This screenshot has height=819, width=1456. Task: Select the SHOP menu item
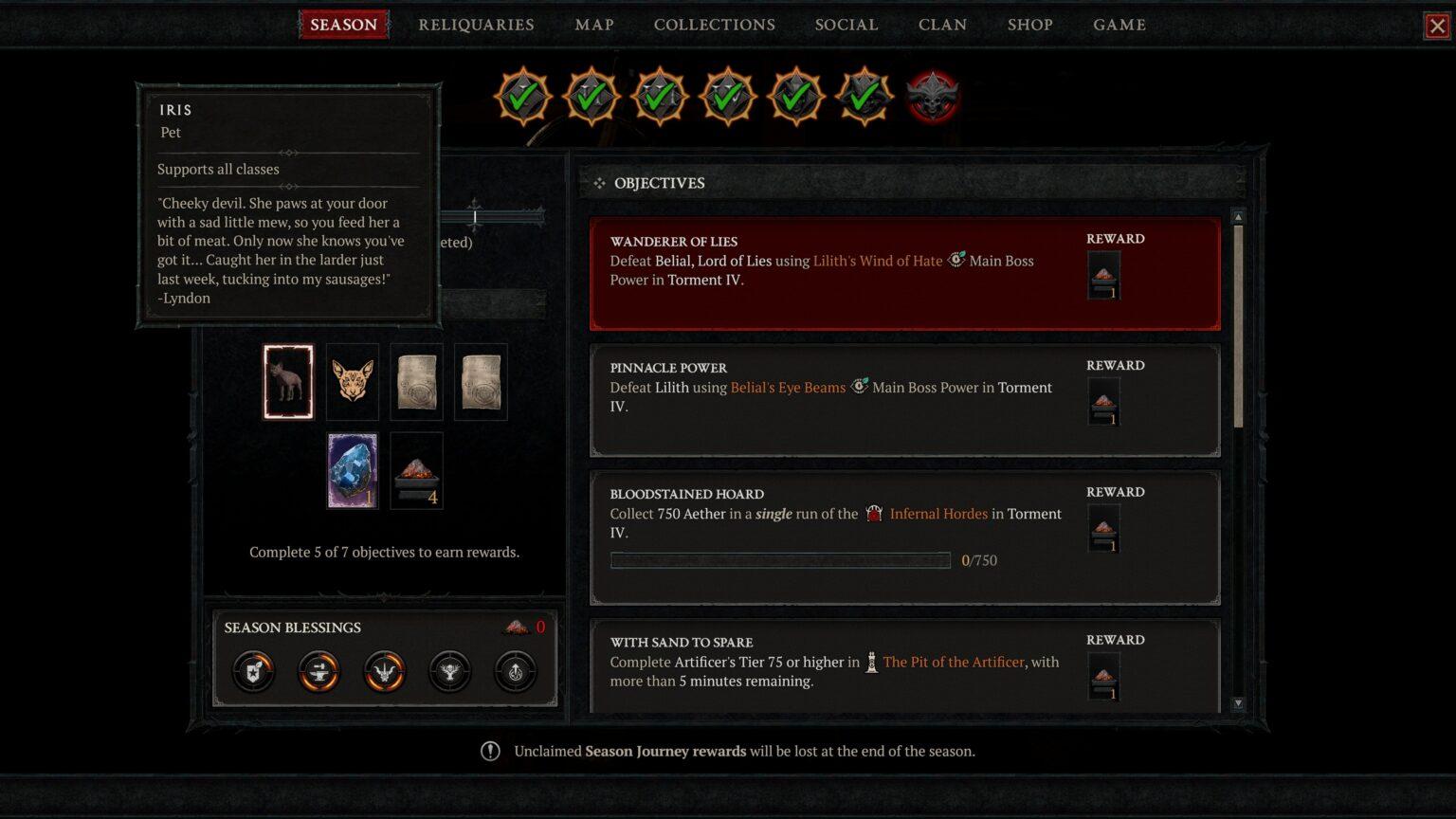[x=1030, y=25]
